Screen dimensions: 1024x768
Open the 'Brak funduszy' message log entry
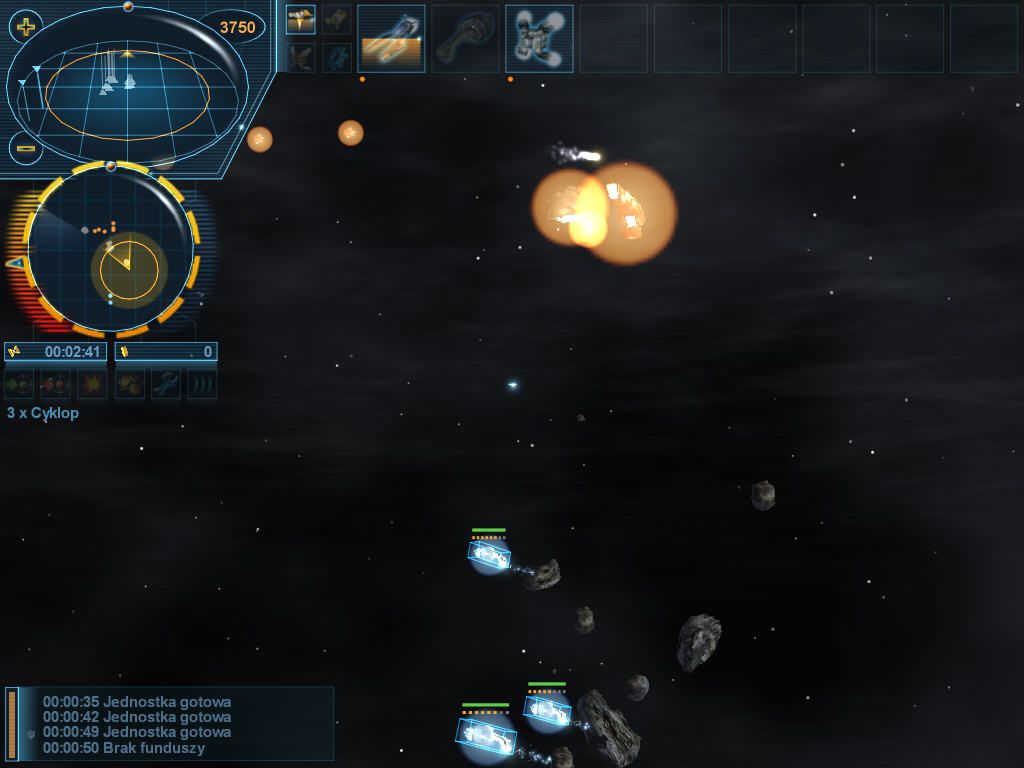point(124,748)
